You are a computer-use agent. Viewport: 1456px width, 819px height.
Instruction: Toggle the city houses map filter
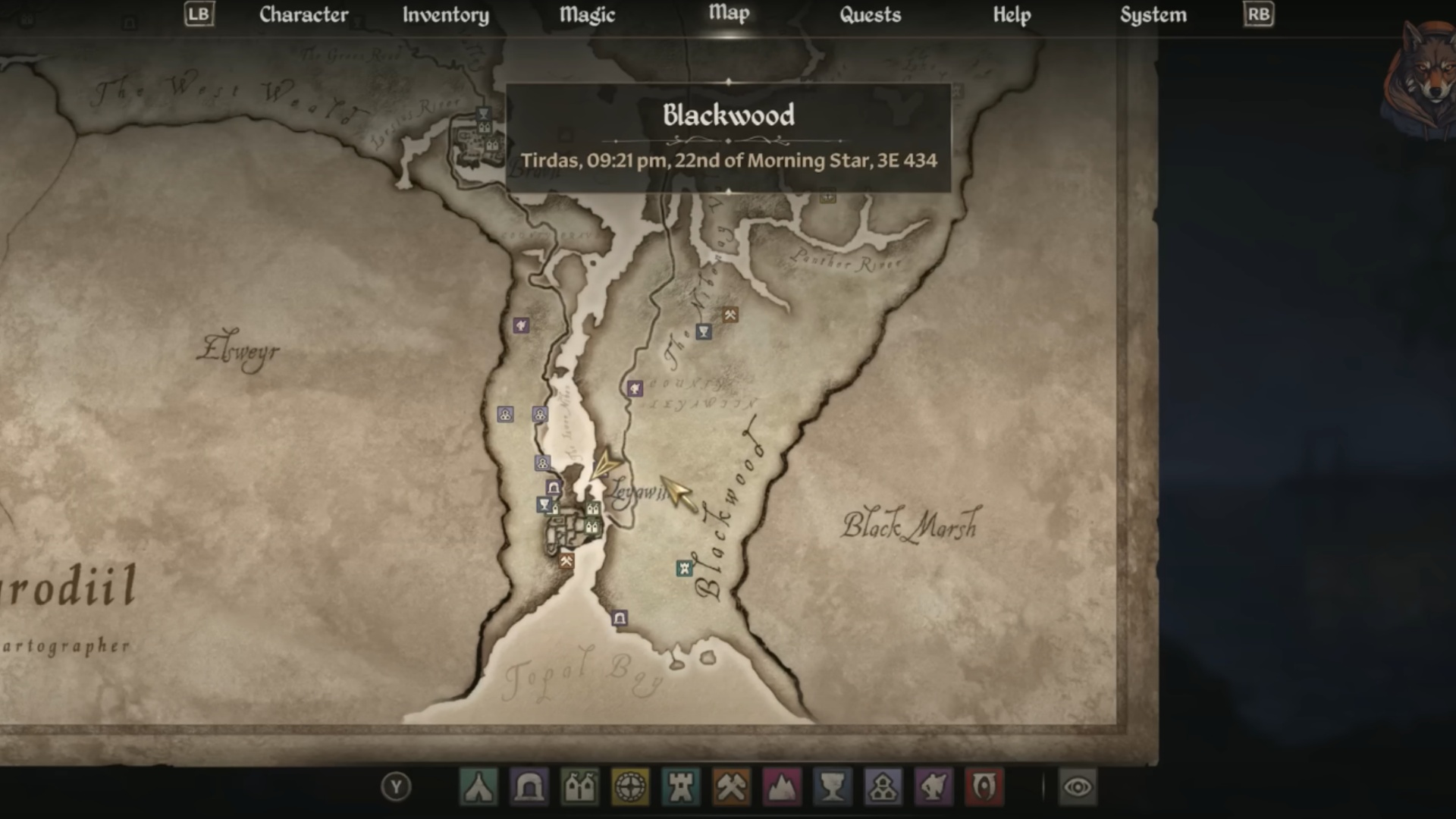coord(580,787)
